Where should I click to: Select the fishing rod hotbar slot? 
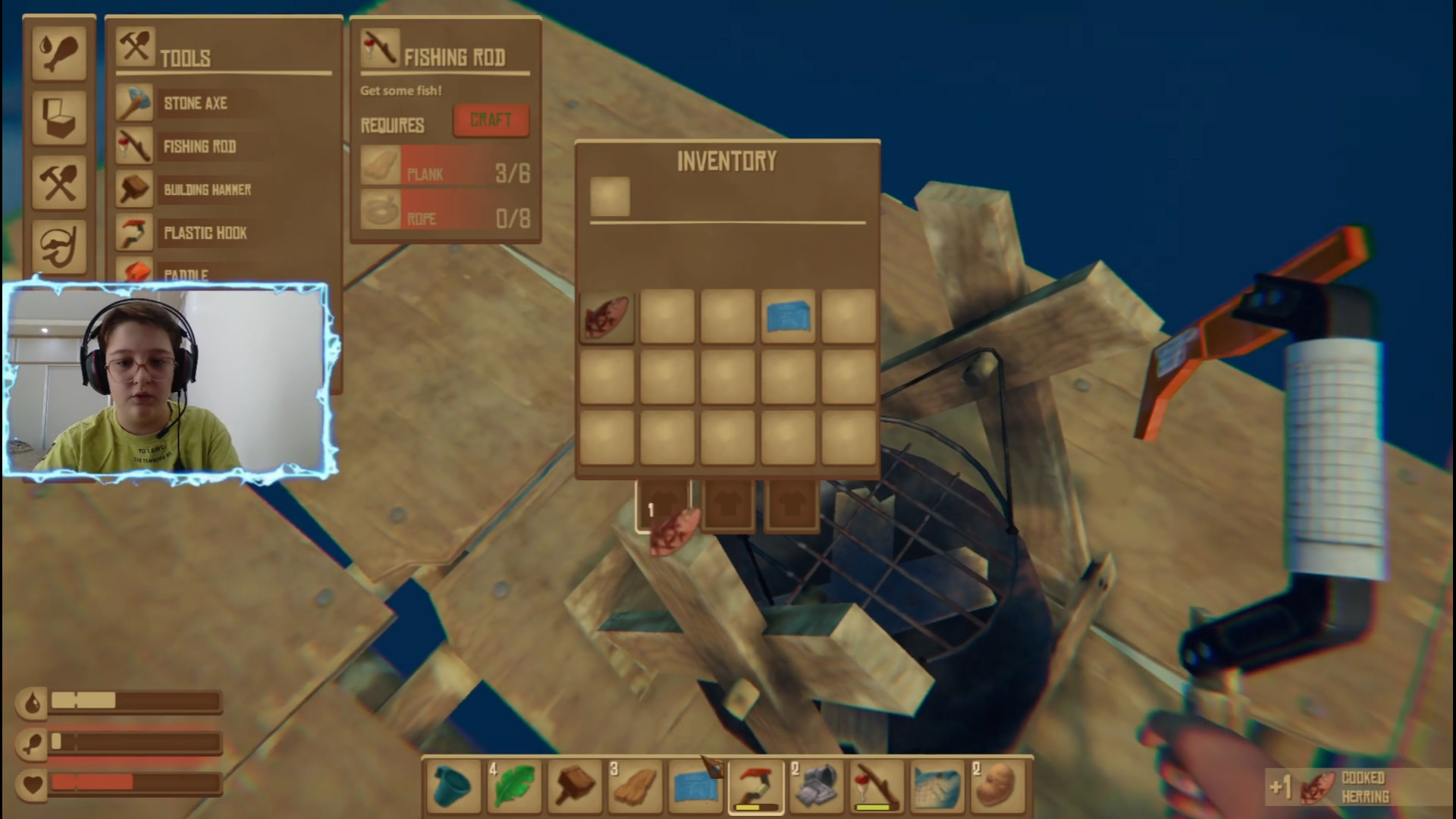point(877,786)
